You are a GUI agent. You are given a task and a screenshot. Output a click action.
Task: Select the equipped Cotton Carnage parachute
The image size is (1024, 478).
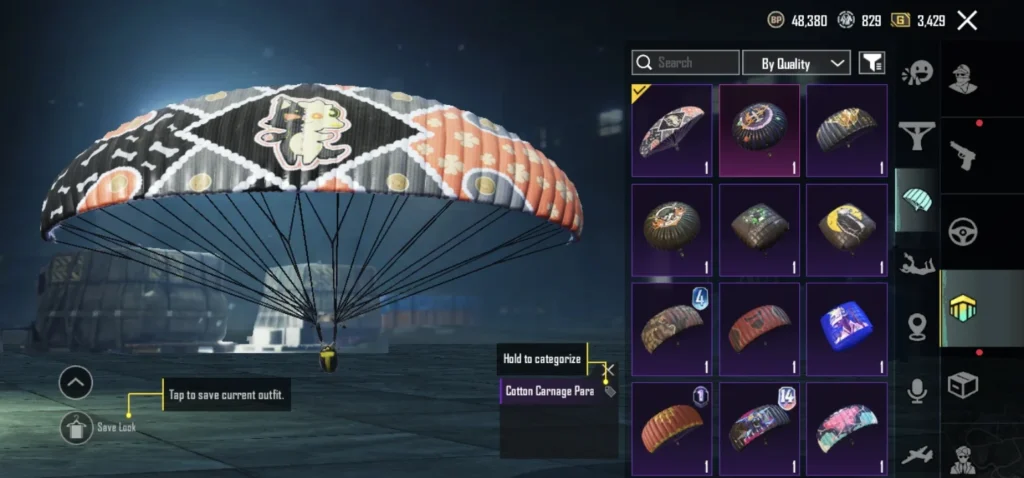672,130
